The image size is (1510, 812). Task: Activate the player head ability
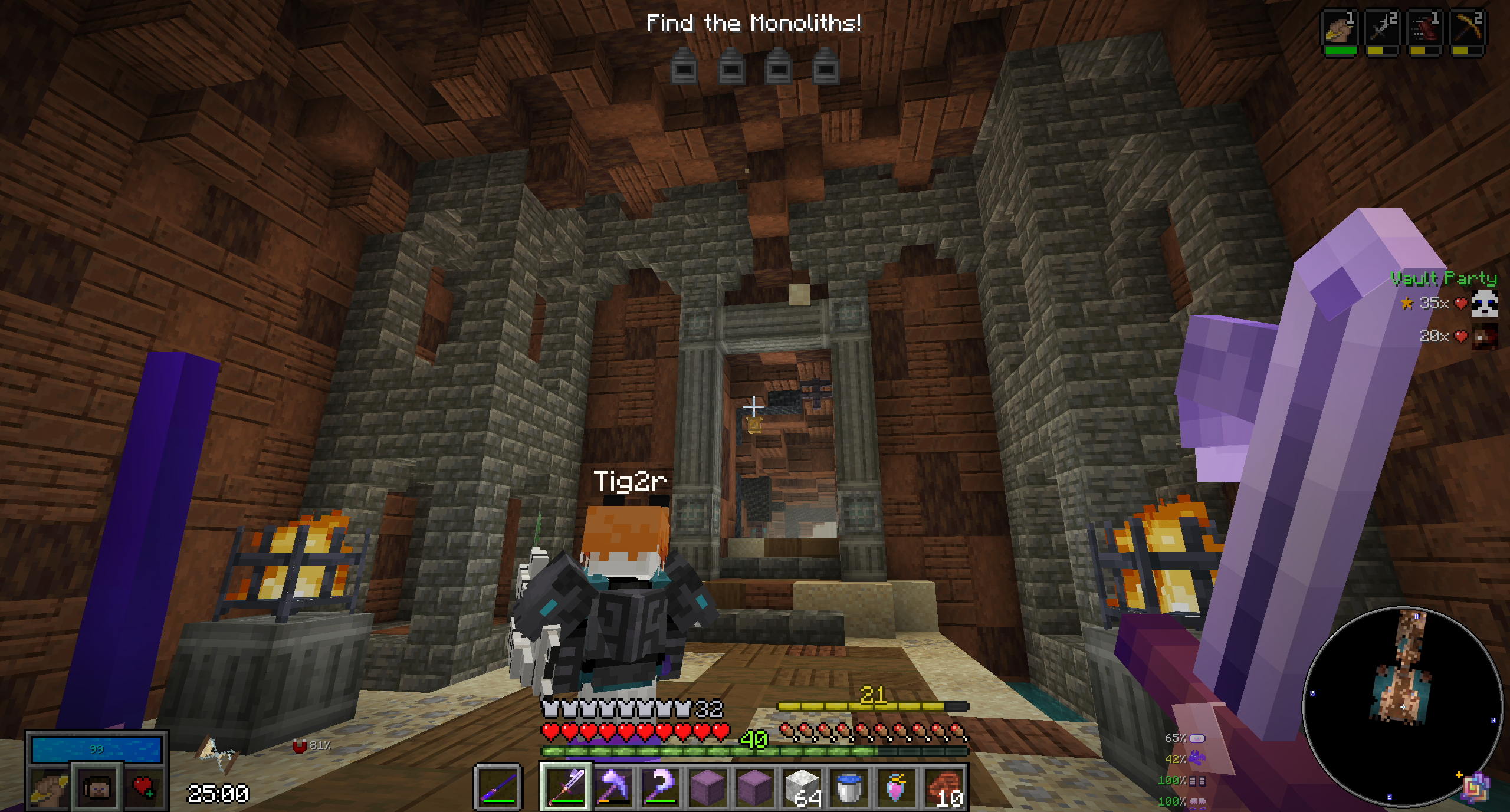[97, 787]
